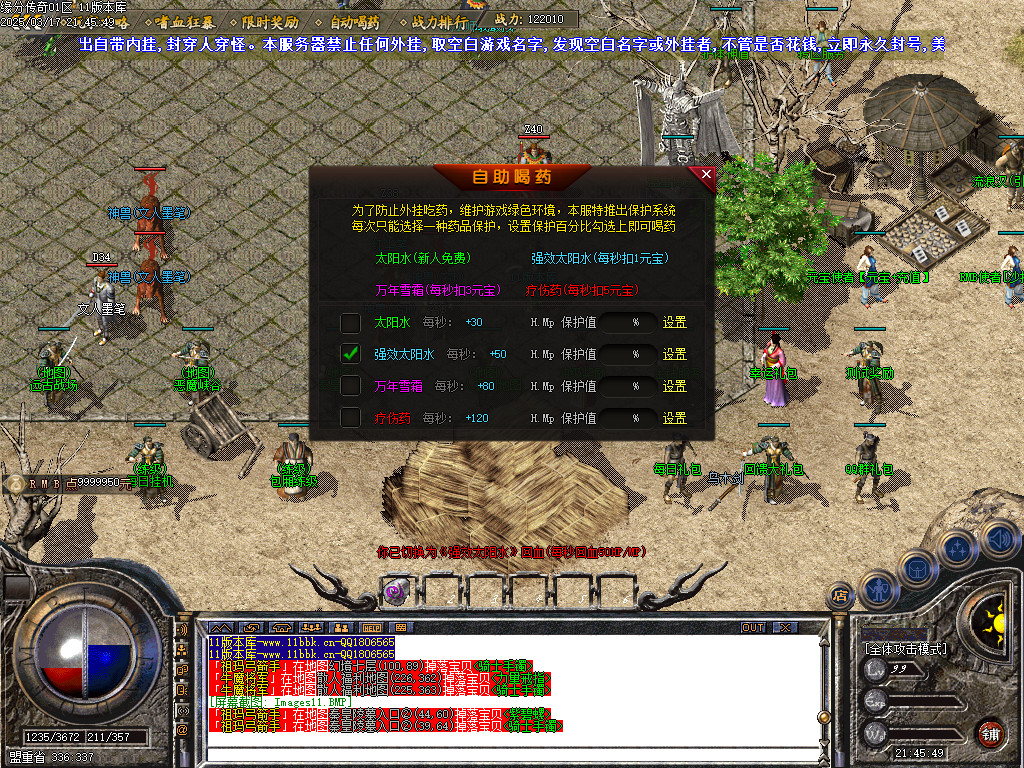The height and width of the screenshot is (768, 1024).
Task: Open the 限时奖励 top menu
Action: [270, 21]
